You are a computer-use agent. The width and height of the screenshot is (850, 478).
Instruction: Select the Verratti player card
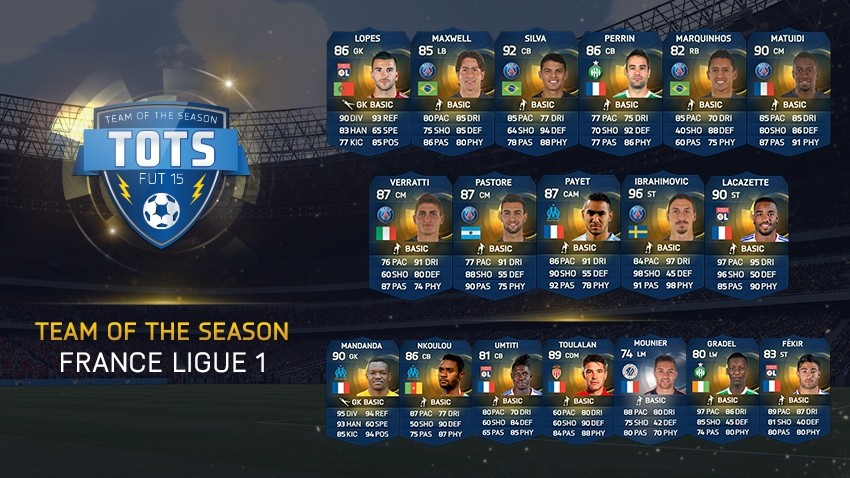pos(410,234)
